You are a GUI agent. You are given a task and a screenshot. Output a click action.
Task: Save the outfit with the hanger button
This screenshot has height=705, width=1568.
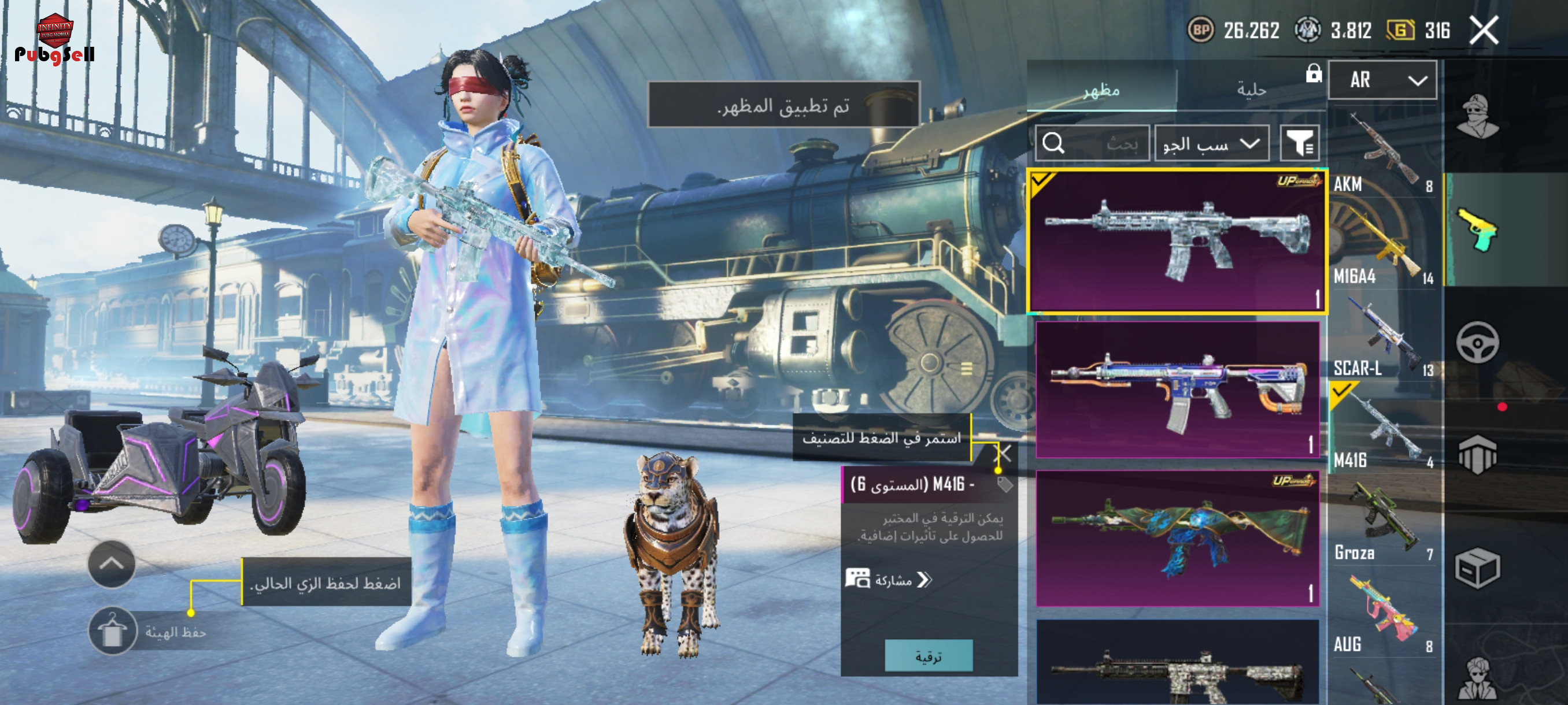tap(113, 631)
